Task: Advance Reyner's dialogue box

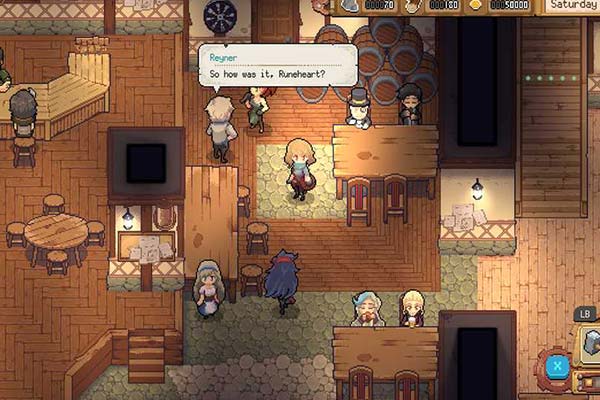Action: tap(277, 66)
